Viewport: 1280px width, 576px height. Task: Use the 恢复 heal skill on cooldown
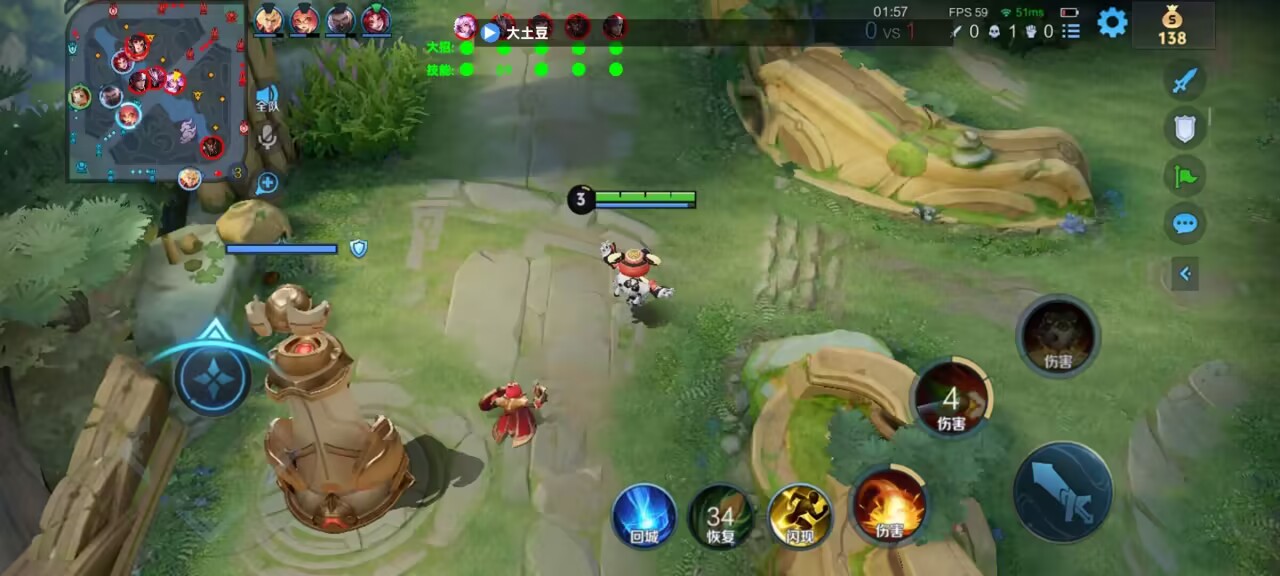pos(721,516)
